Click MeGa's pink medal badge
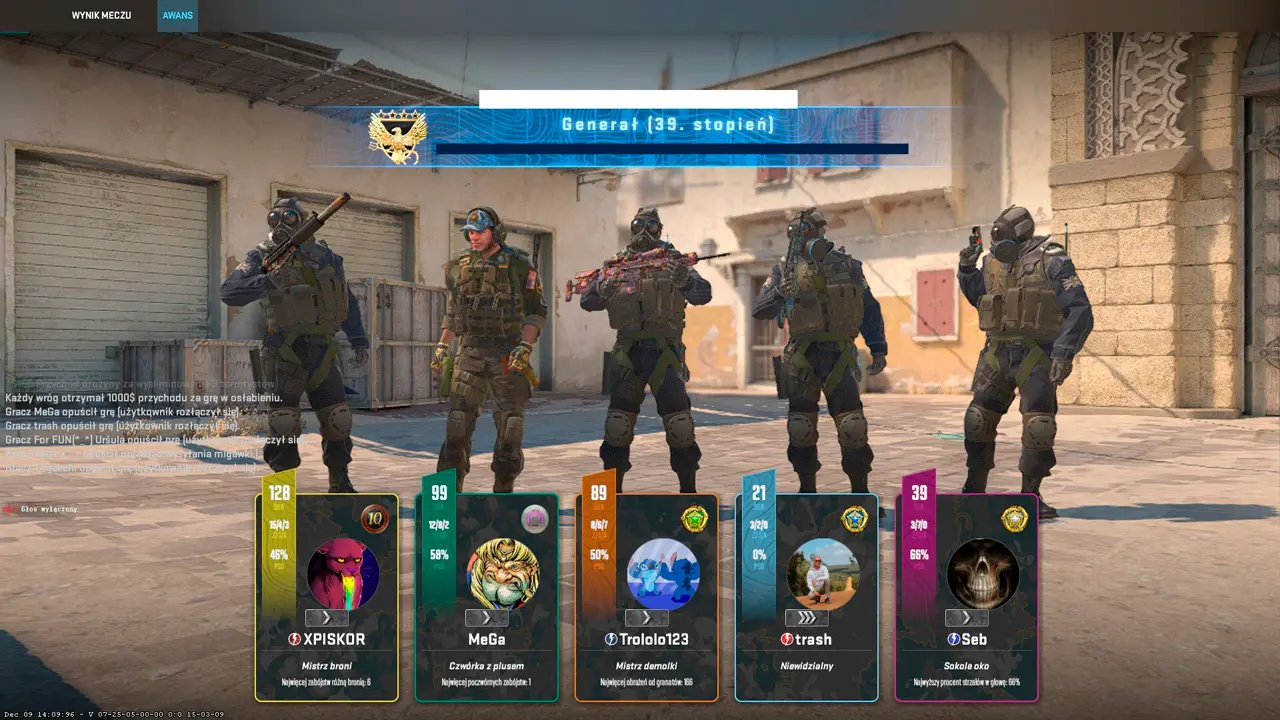Image resolution: width=1280 pixels, height=720 pixels. [535, 519]
